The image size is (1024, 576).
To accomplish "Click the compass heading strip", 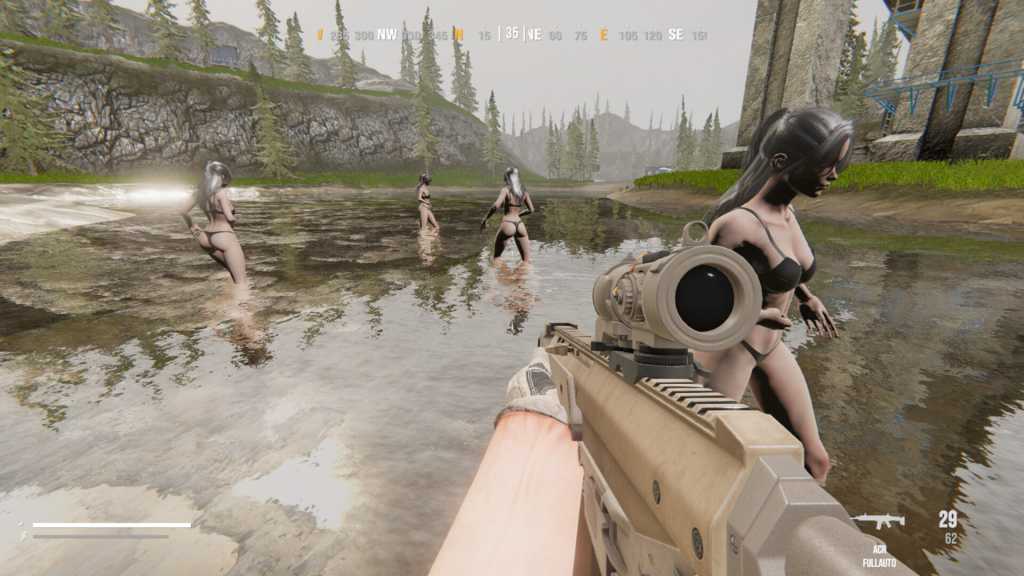I will pos(511,34).
